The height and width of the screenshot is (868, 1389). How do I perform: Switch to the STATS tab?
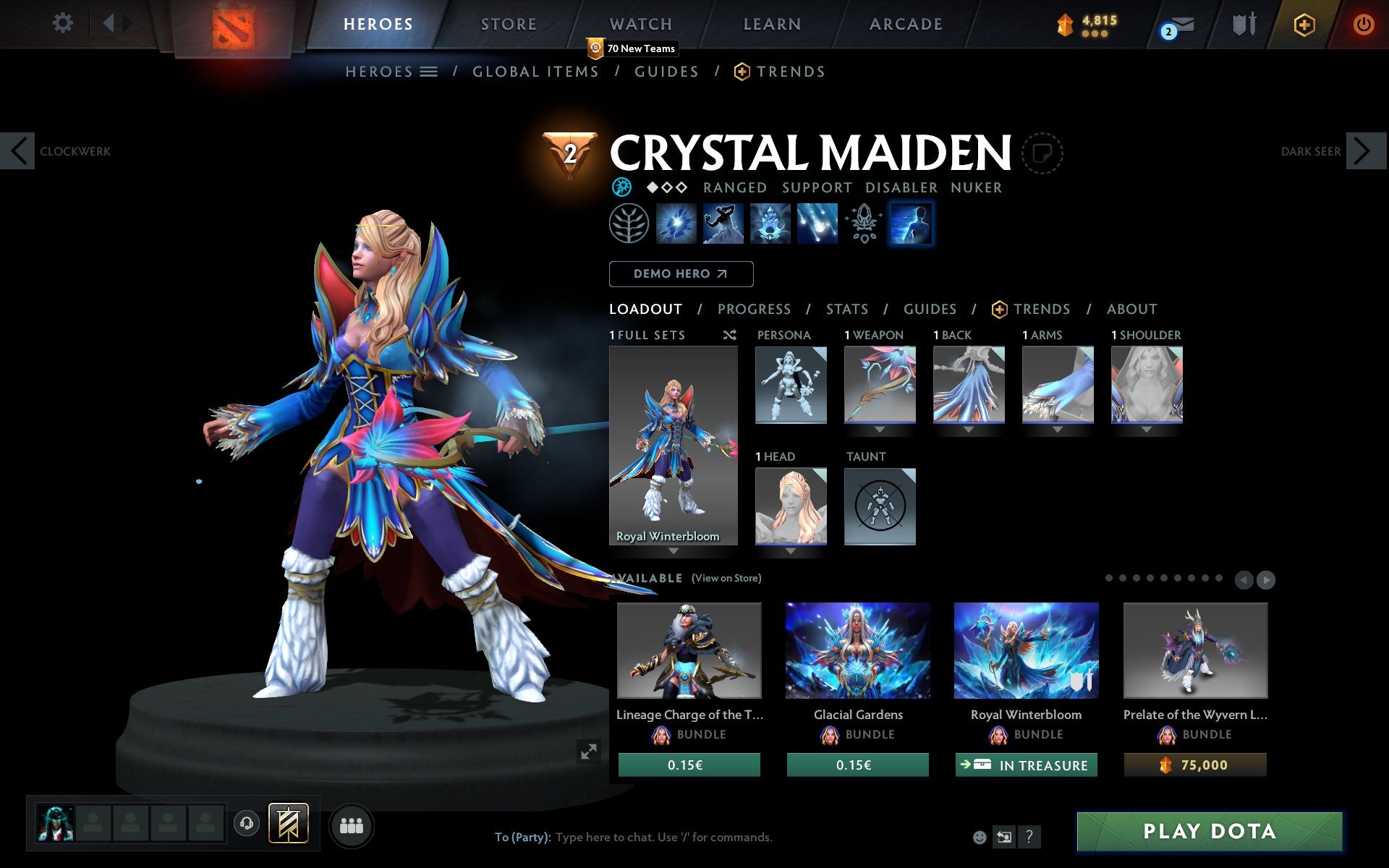coord(846,310)
